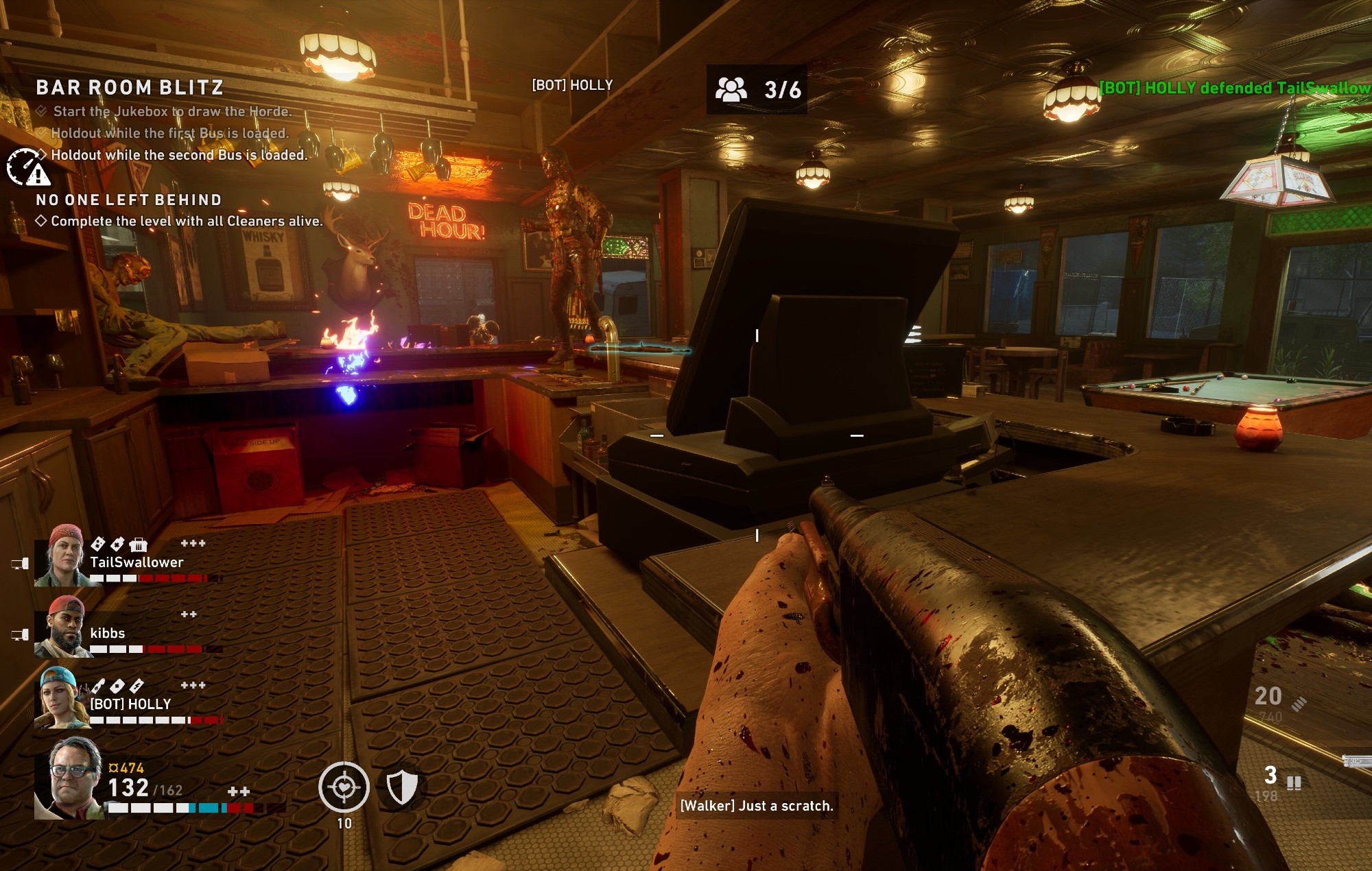The image size is (1372, 871).
Task: Click the shield icon in the bottom HUD
Action: click(x=402, y=787)
